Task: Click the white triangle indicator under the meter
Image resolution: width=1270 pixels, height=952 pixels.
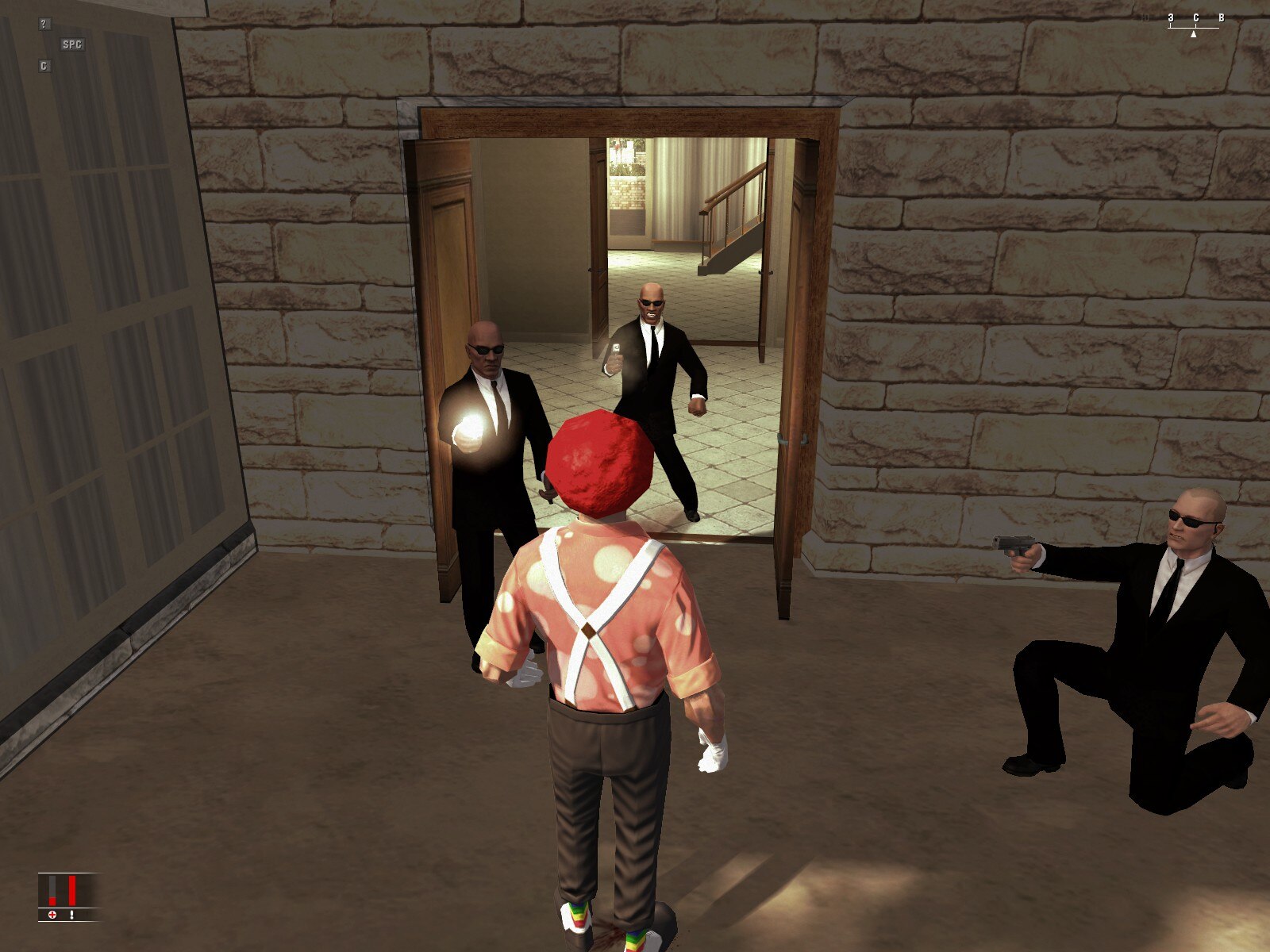Action: point(1194,35)
